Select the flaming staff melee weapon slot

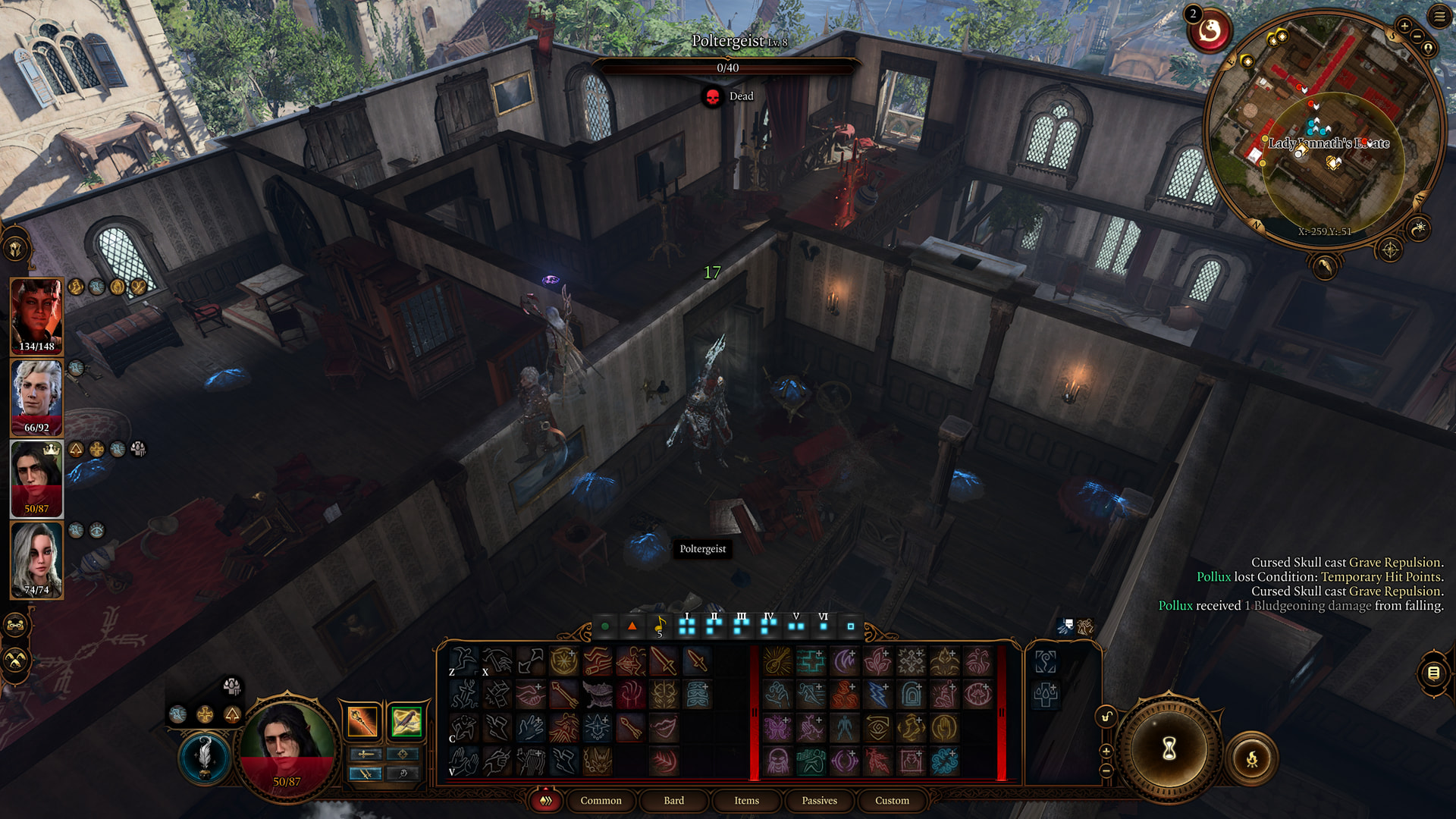pyautogui.click(x=363, y=721)
